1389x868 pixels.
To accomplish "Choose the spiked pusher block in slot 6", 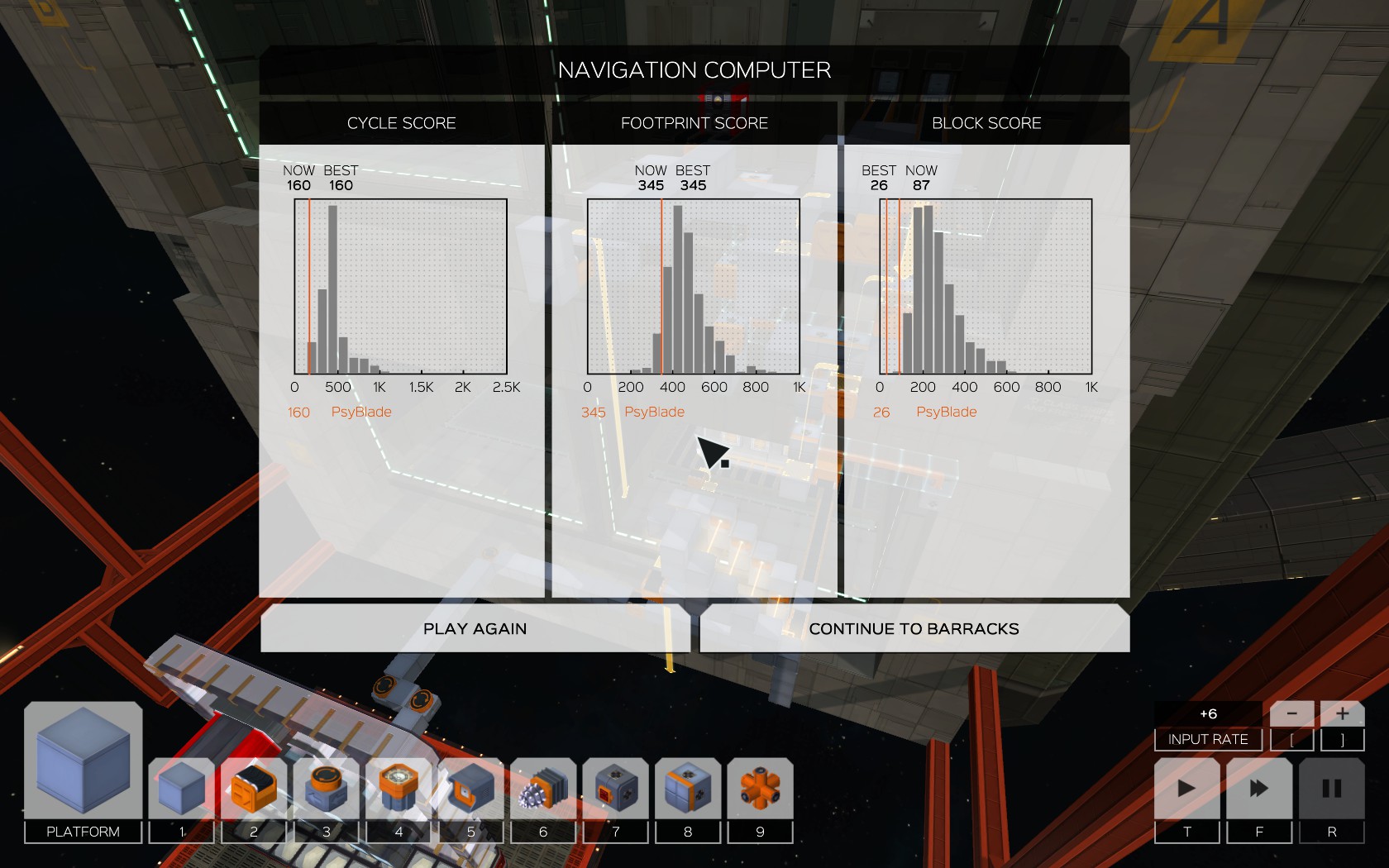I will 543,789.
